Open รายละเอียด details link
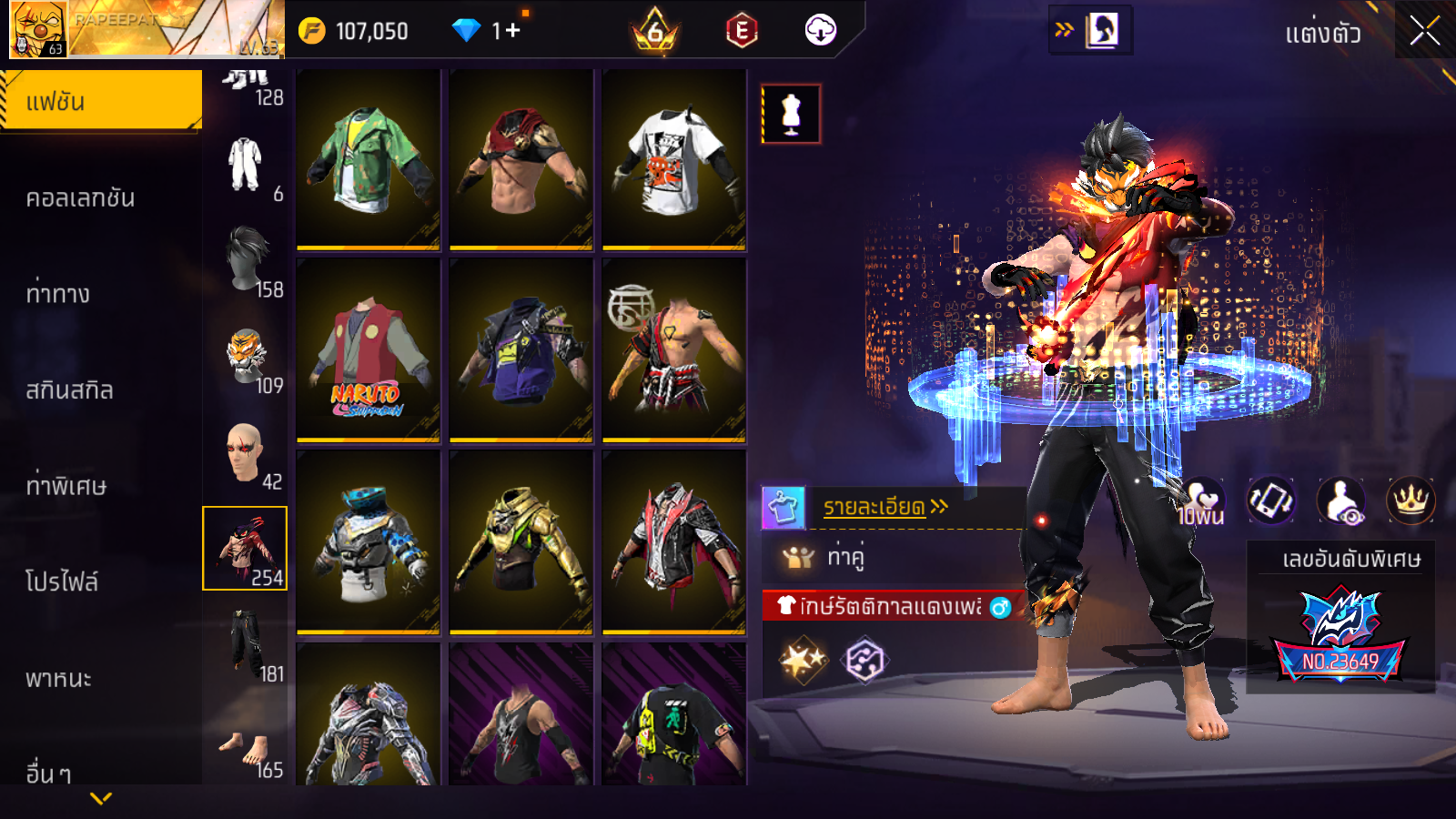The image size is (1456, 819). (x=885, y=507)
